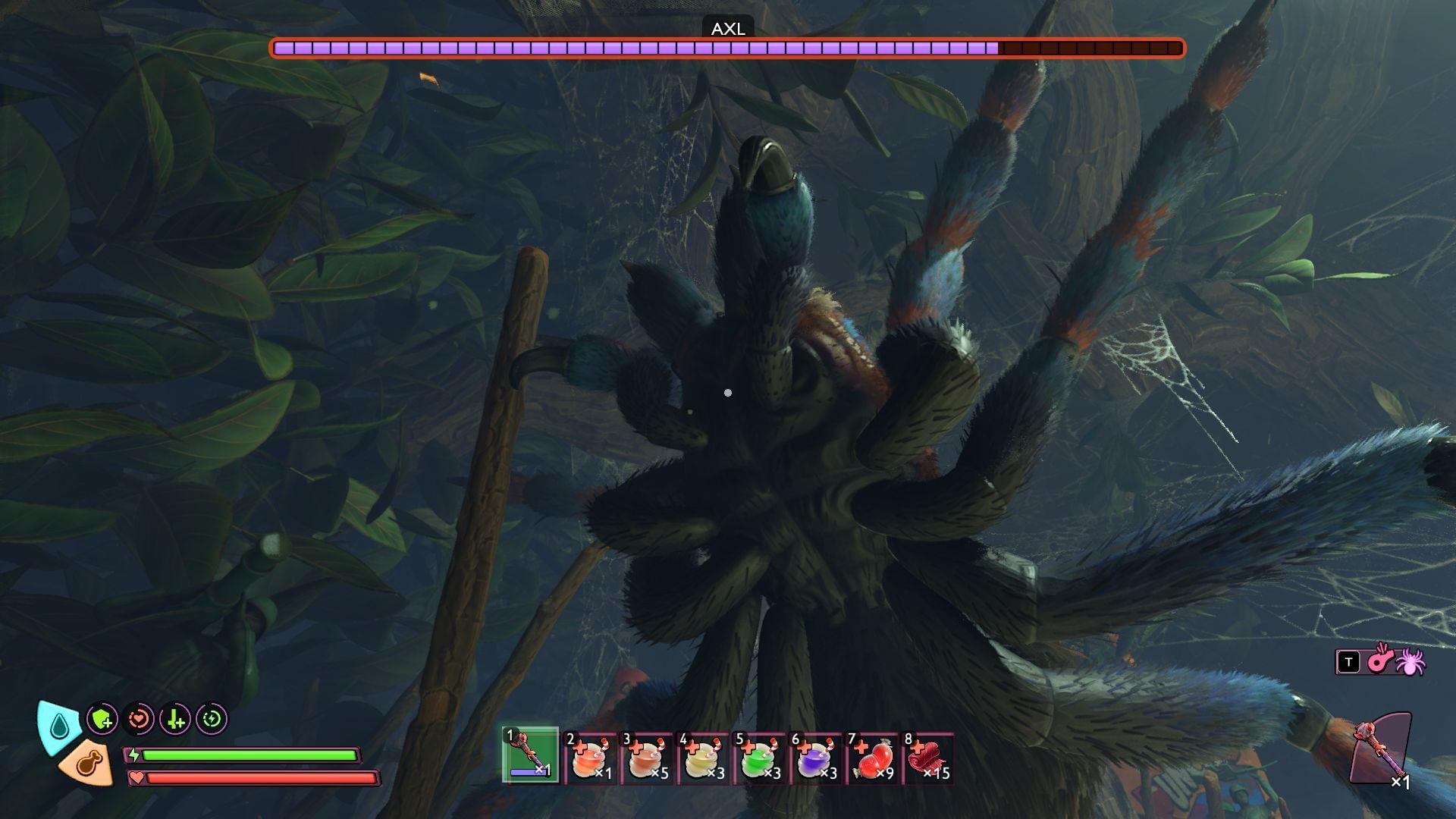The image size is (1456, 819).
Task: Inspect the heart regeneration buff icon
Action: point(139,719)
